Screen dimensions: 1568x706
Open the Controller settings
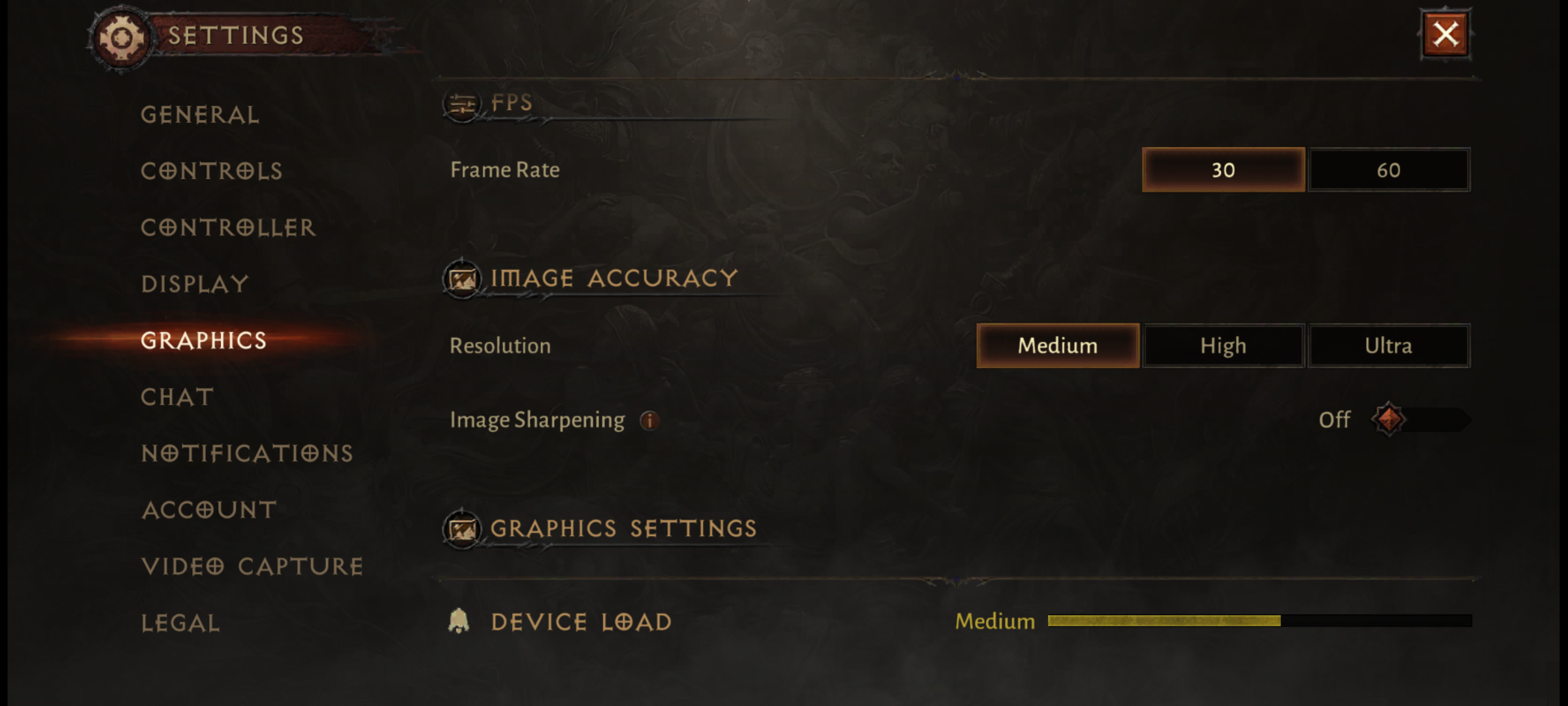click(x=228, y=227)
